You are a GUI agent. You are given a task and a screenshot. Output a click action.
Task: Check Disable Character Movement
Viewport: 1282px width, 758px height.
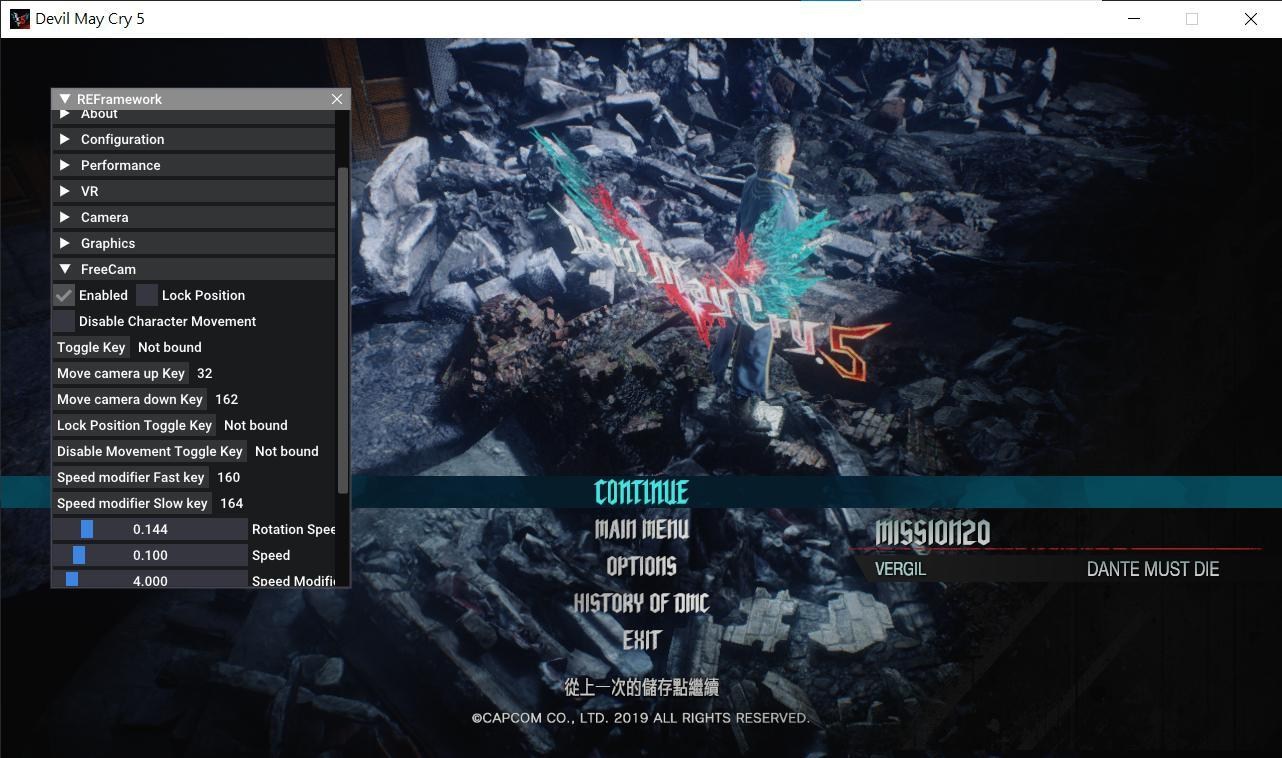[x=63, y=321]
